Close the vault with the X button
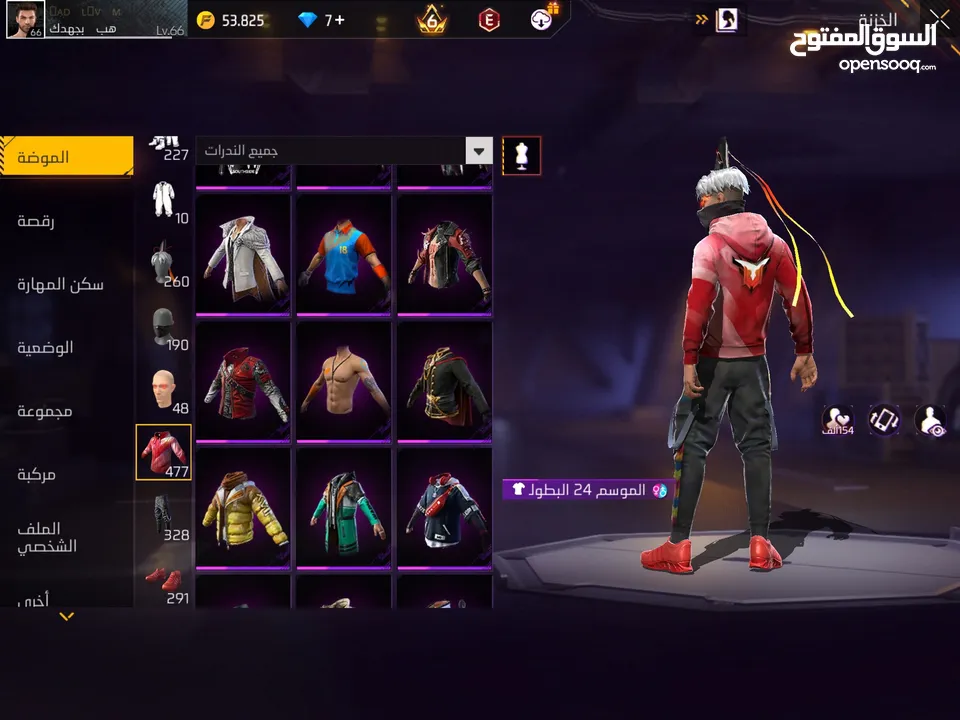Screen dimensions: 960x720 939,17
